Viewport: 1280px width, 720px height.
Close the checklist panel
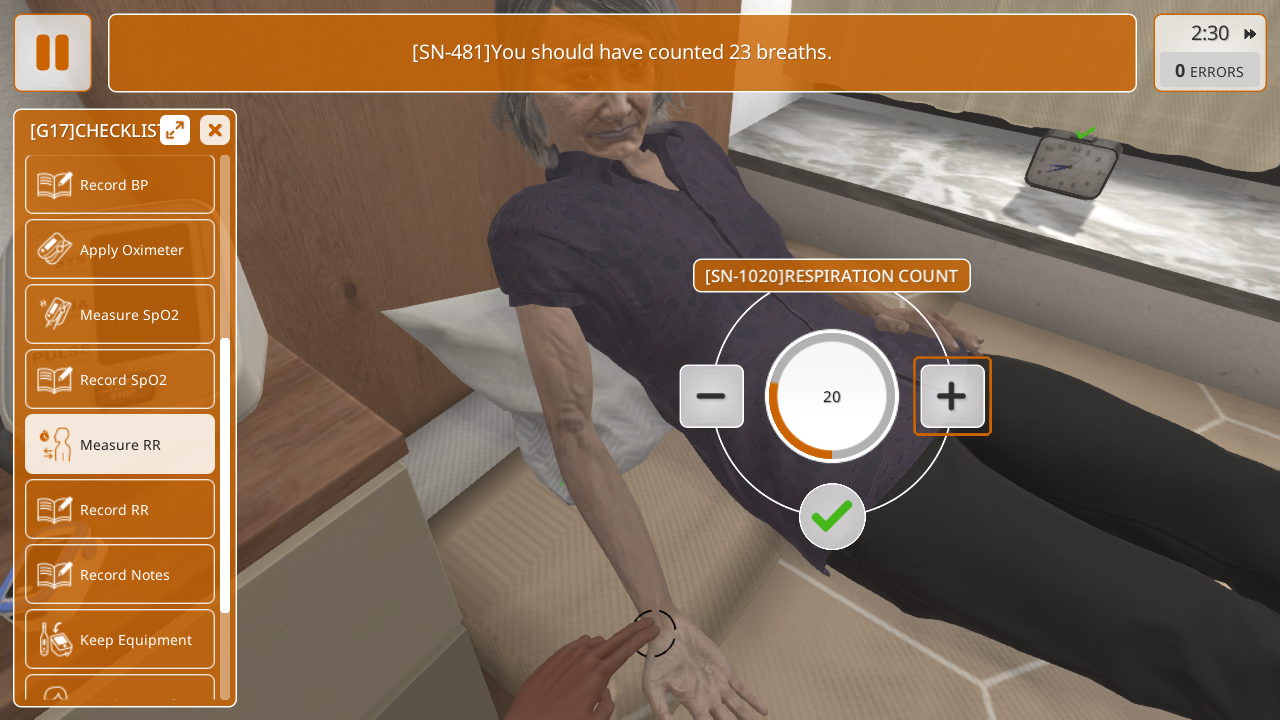tap(215, 130)
